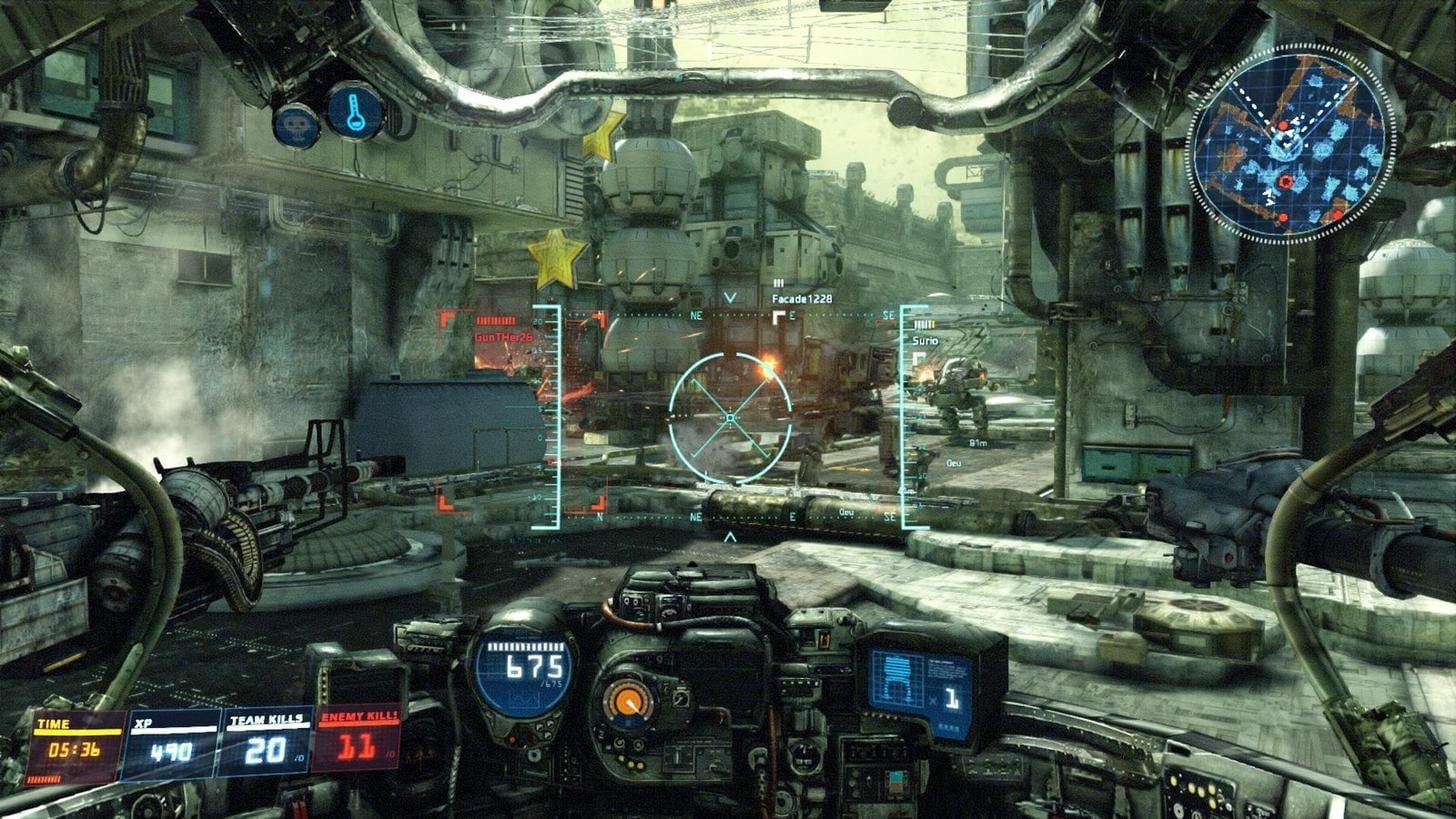Click the skull warning gauge icon
The width and height of the screenshot is (1456, 819).
pos(291,125)
